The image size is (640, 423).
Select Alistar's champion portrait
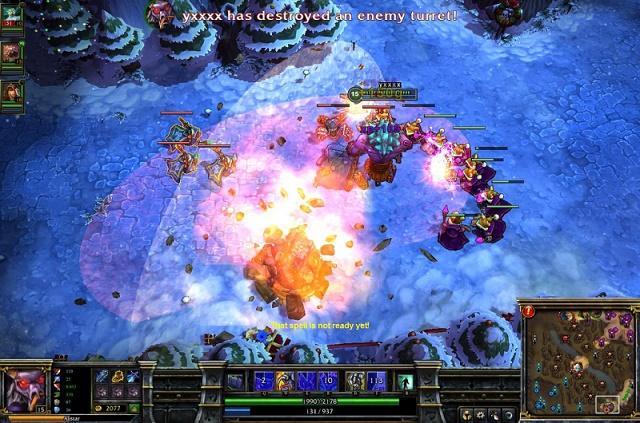(x=24, y=389)
